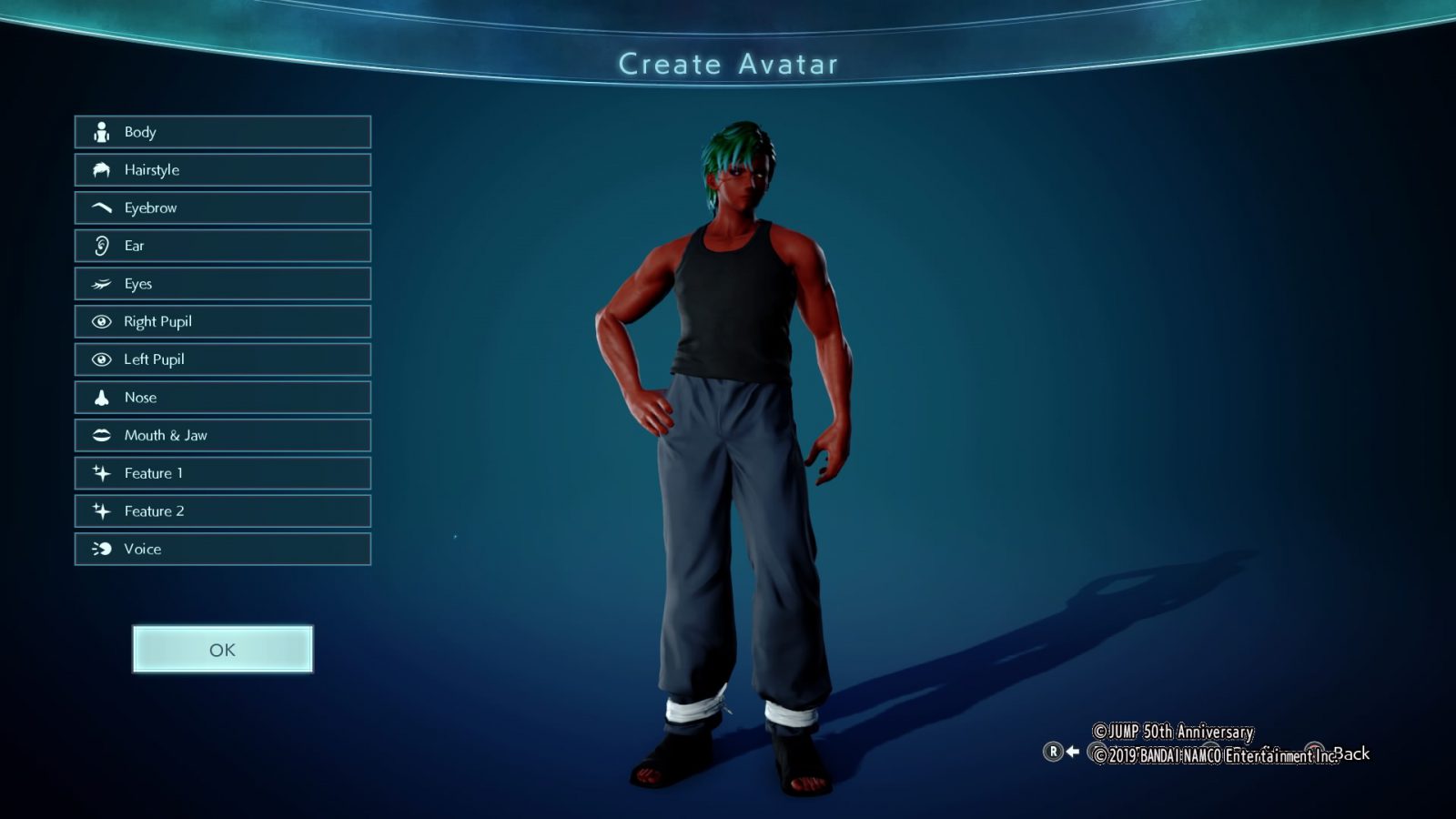Click the Ear icon
1456x819 pixels.
pyautogui.click(x=100, y=246)
